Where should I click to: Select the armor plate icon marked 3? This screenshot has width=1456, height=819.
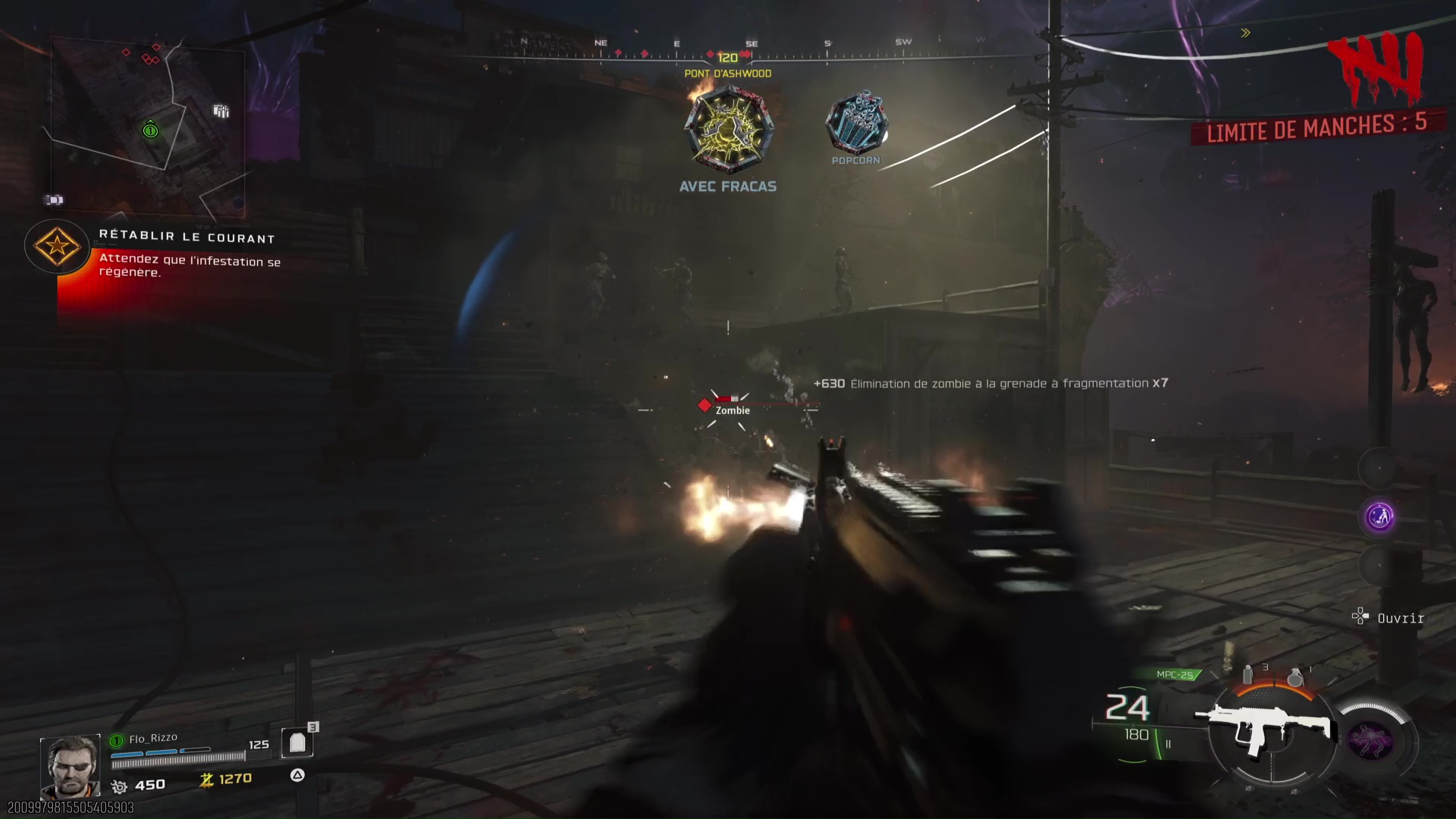(x=297, y=742)
